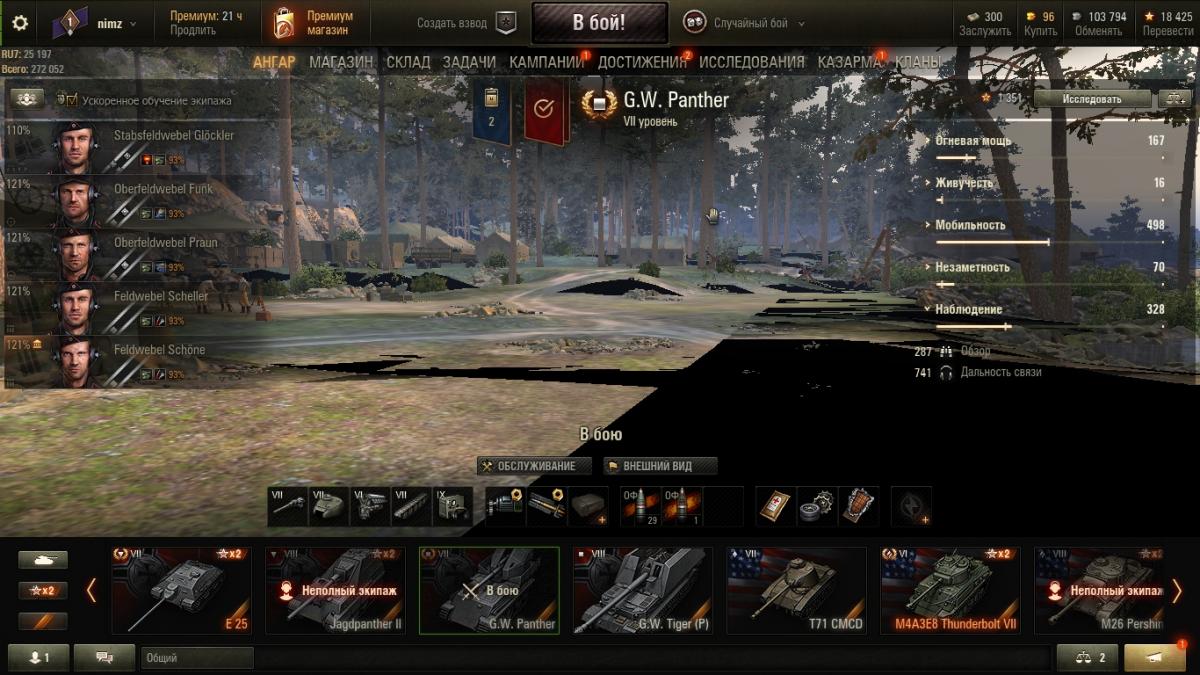This screenshot has height=675, width=1200.
Task: Select the T71 CMCD tank
Action: click(796, 590)
